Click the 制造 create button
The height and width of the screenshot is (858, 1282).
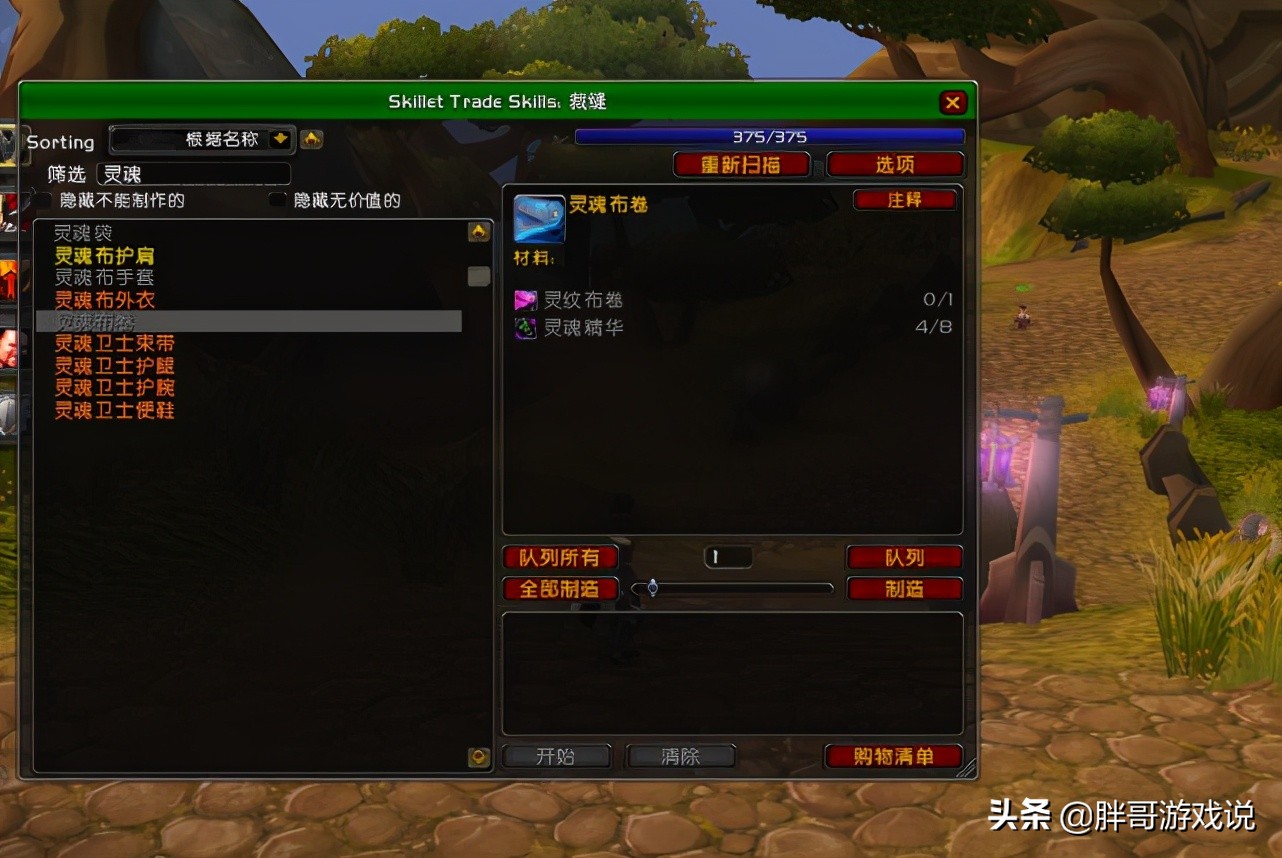904,588
